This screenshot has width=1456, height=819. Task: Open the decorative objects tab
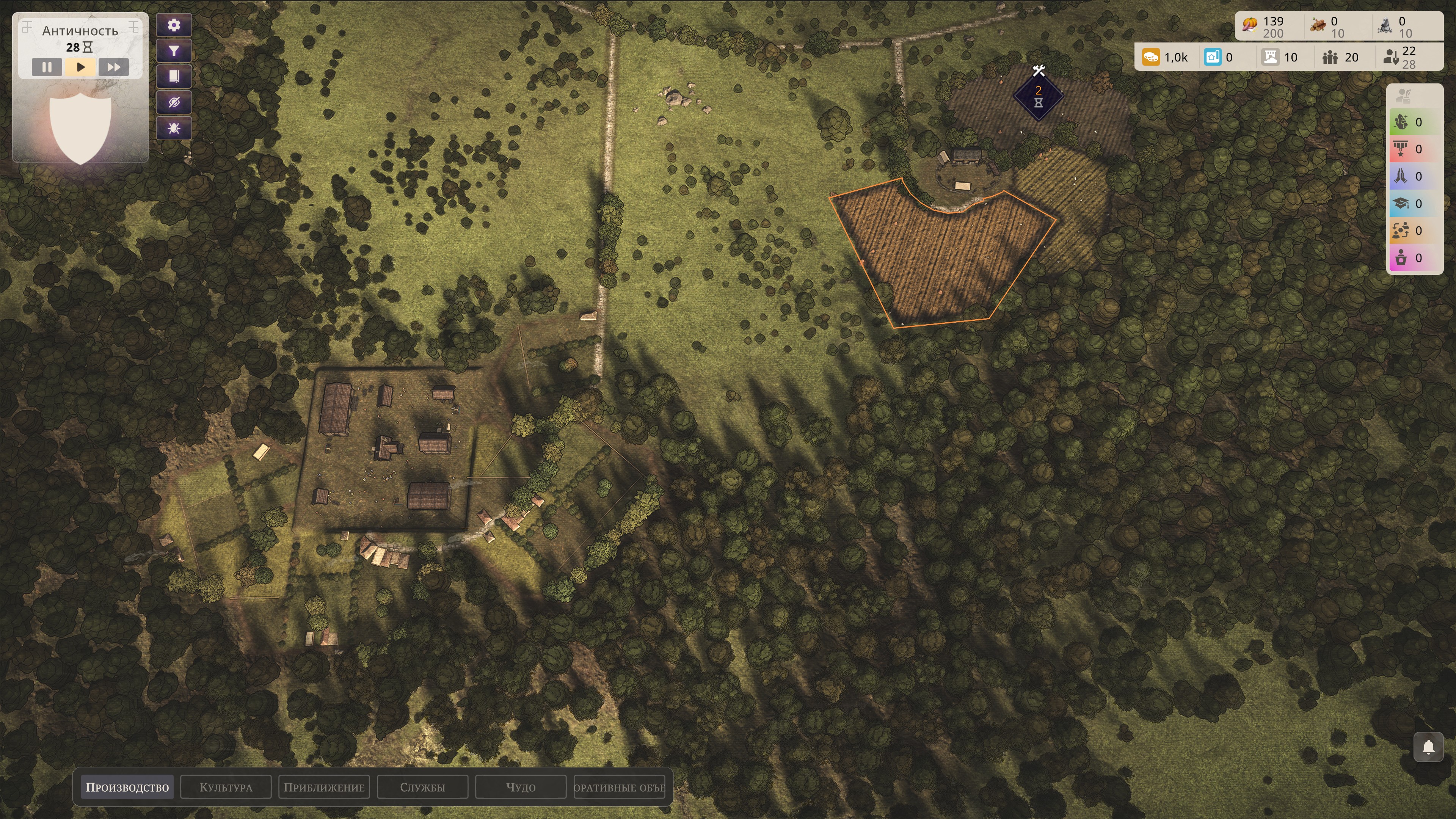pyautogui.click(x=619, y=788)
